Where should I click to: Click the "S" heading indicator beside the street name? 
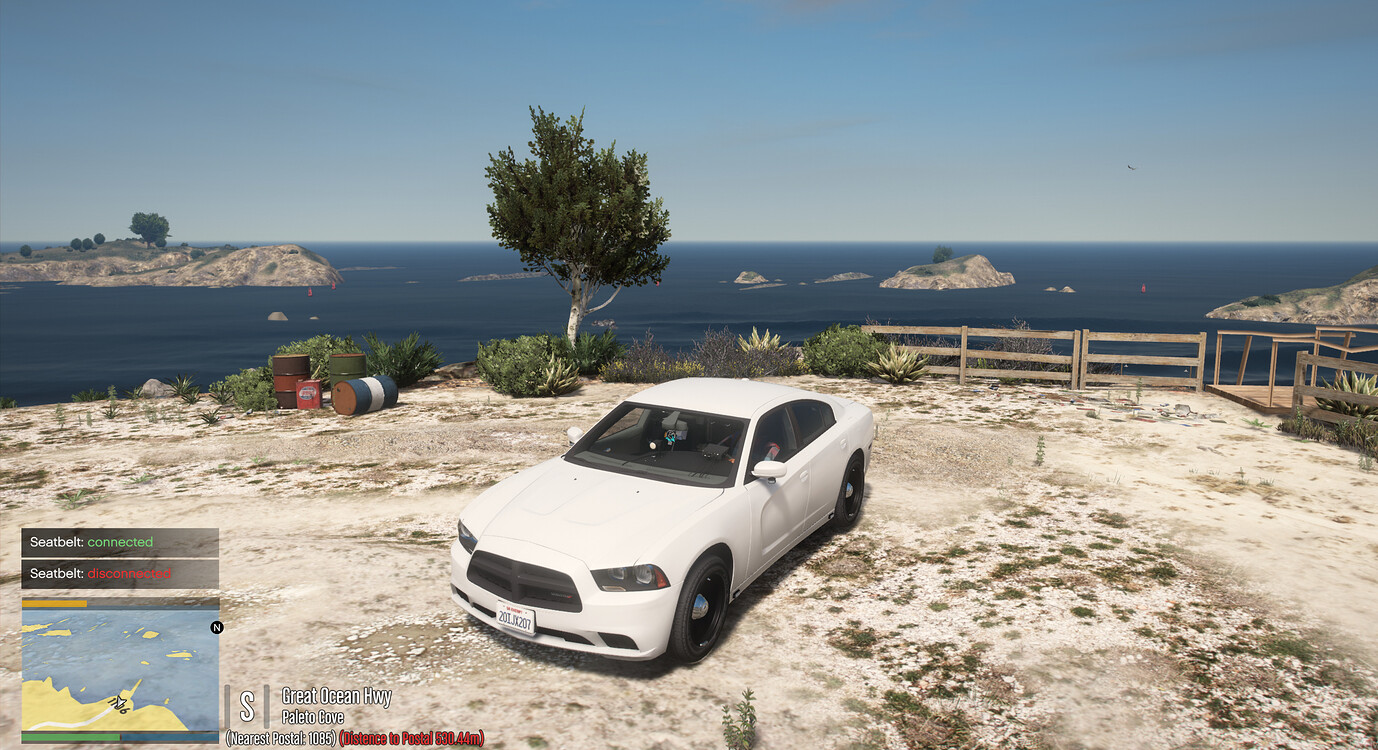(x=245, y=702)
